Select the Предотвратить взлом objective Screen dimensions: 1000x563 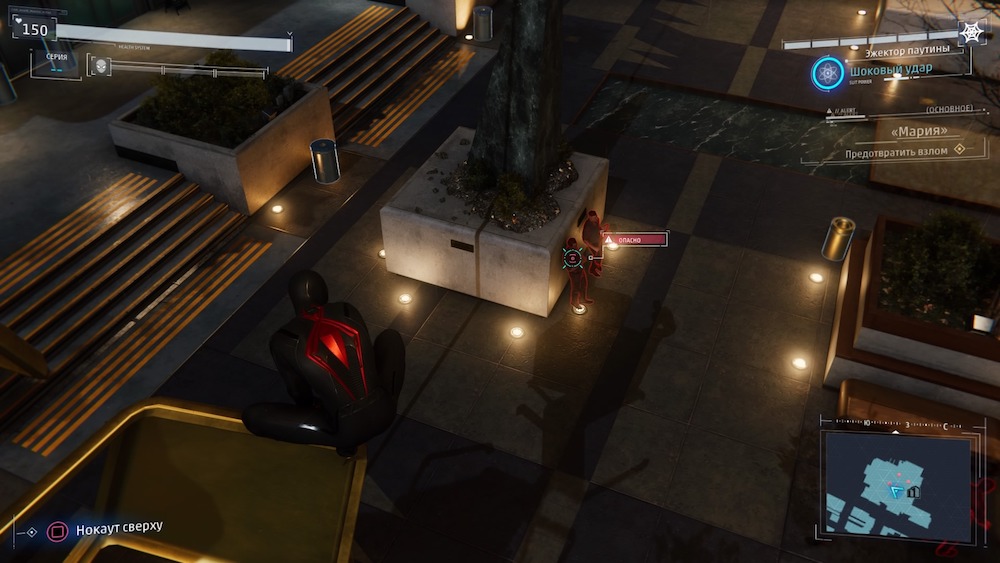click(900, 151)
